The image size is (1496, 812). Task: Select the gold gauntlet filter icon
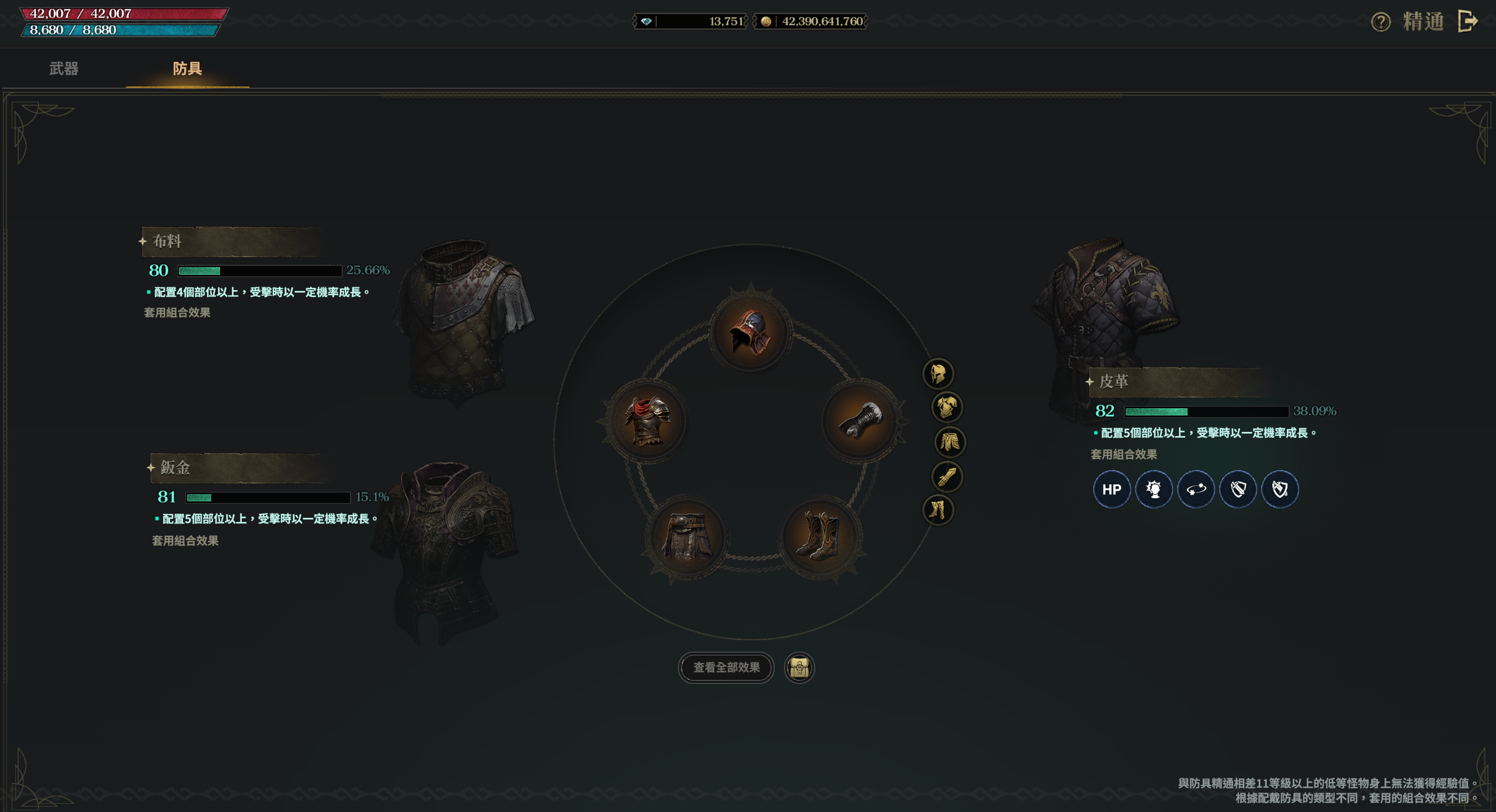click(947, 476)
